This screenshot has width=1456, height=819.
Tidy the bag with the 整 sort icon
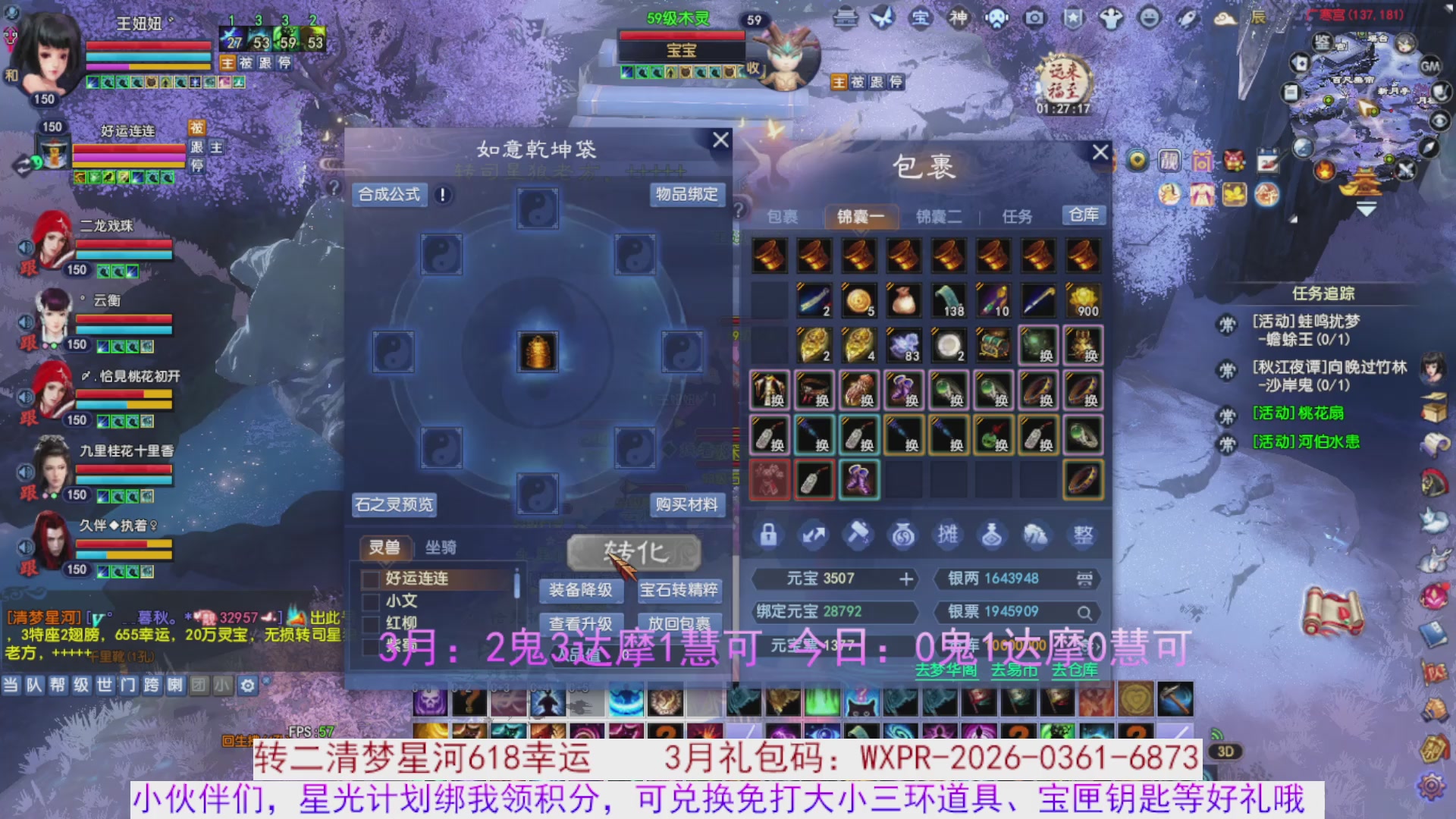[x=1082, y=535]
